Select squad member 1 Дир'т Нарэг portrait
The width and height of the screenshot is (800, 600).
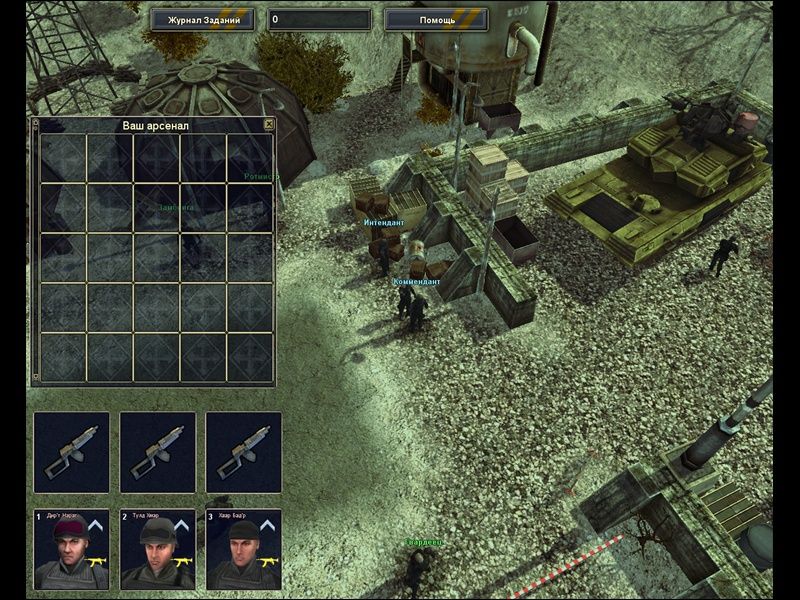point(71,549)
